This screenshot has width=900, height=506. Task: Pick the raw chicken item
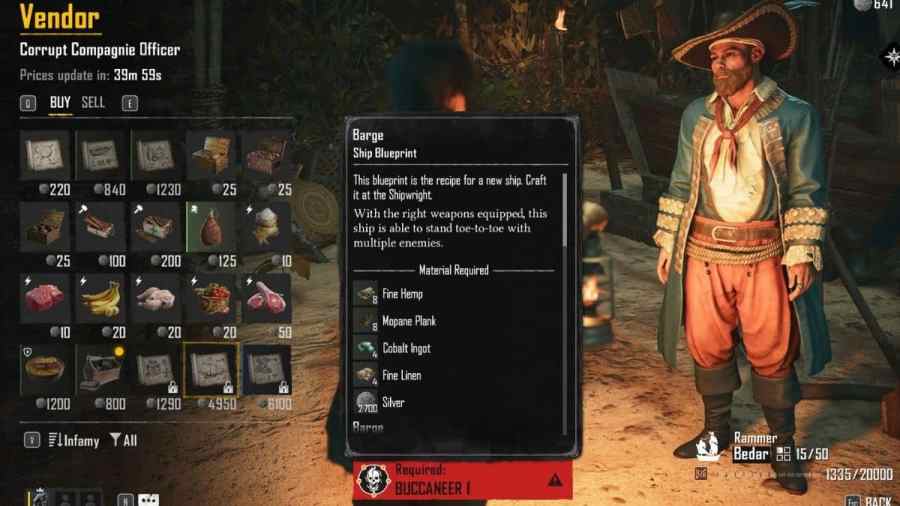(x=155, y=298)
